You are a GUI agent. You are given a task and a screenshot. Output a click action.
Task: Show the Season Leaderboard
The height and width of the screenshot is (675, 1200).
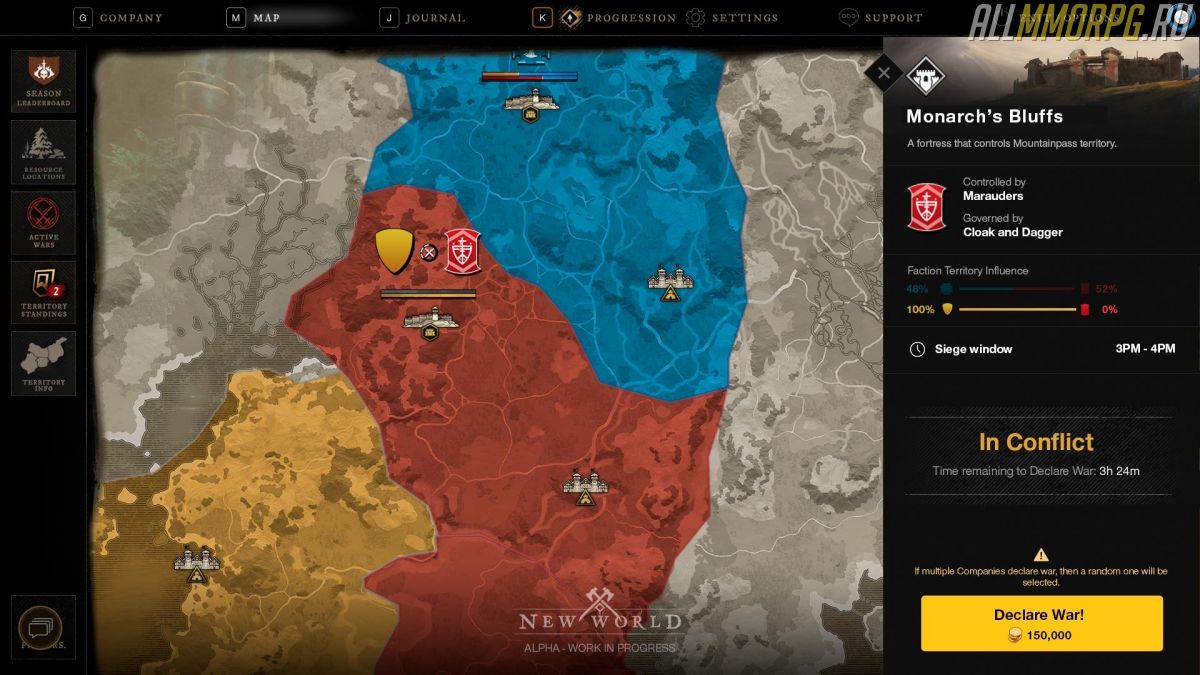click(x=43, y=81)
